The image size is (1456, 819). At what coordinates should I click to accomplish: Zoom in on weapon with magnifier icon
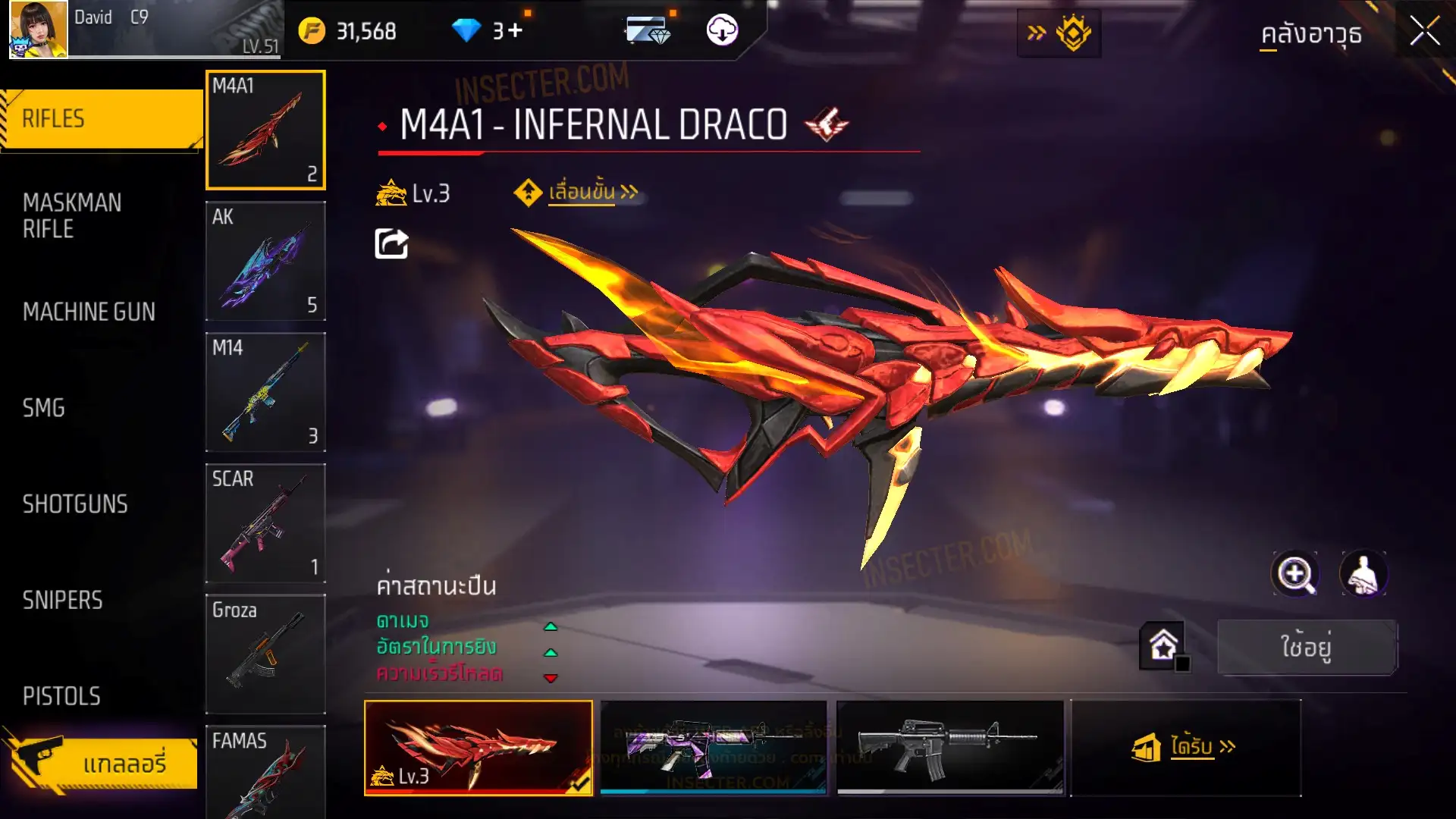pos(1294,574)
